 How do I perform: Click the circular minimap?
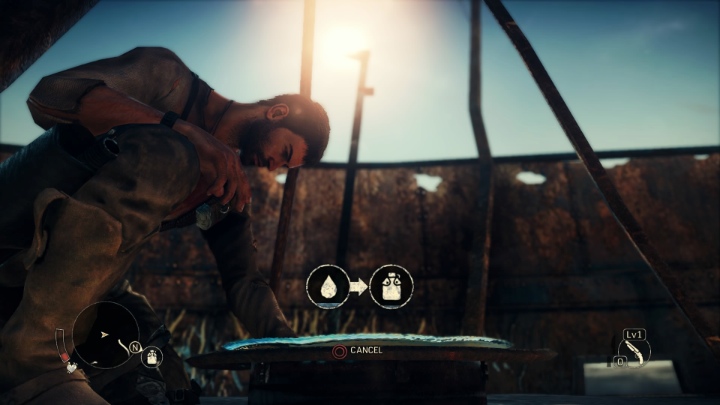tap(105, 334)
